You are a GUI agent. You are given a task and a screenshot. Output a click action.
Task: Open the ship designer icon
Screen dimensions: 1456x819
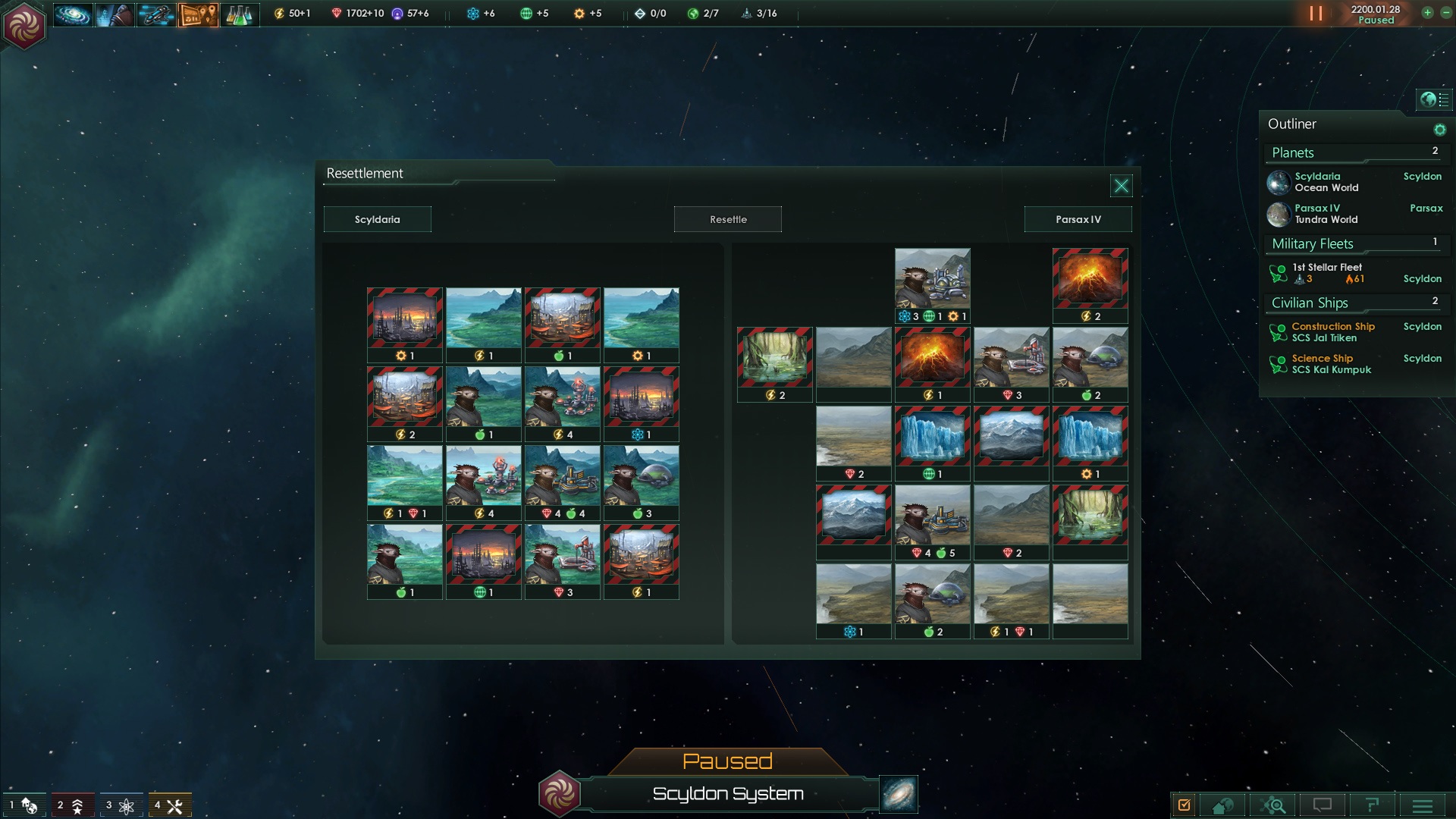click(156, 14)
